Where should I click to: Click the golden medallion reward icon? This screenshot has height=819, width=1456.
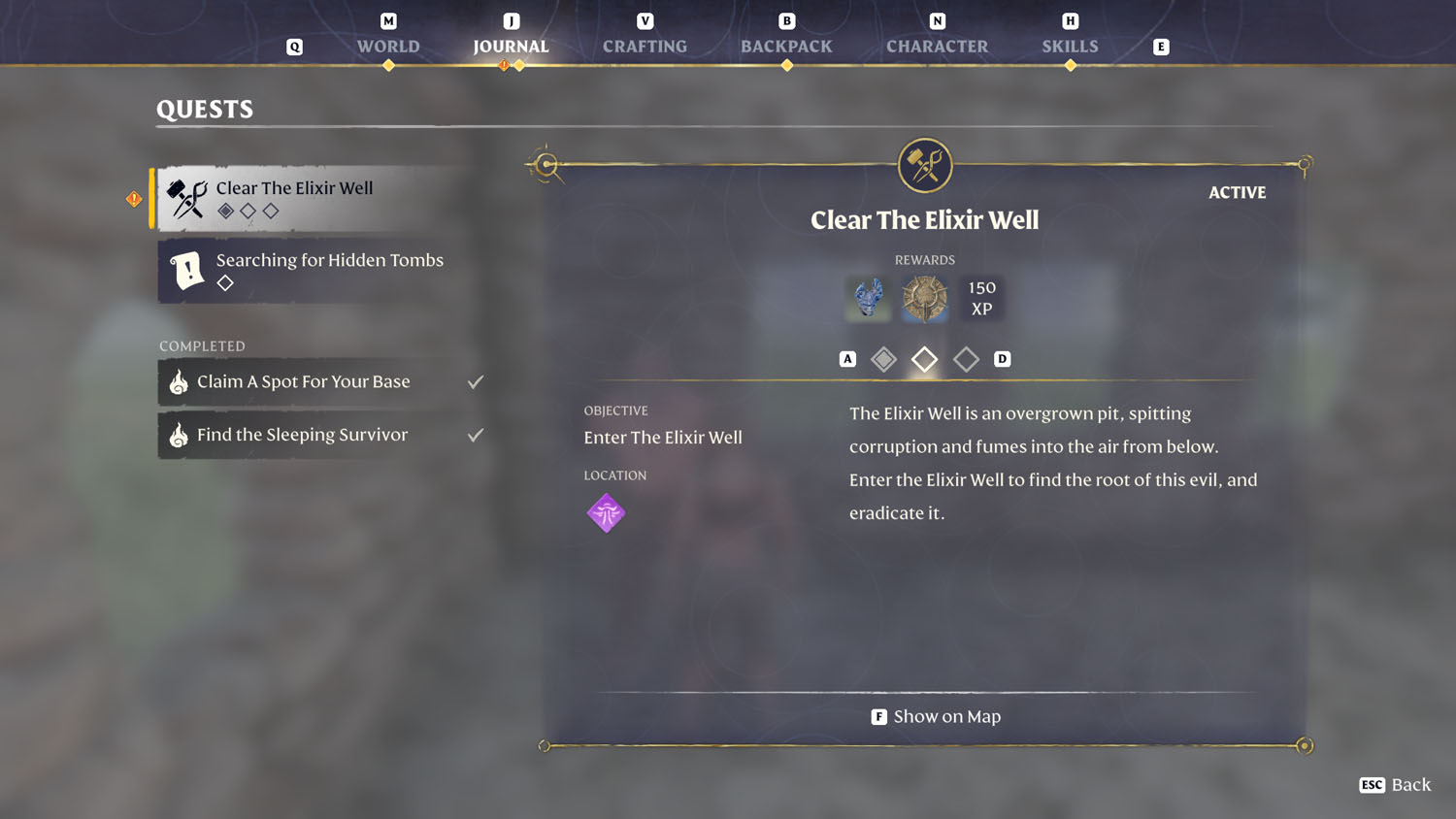924,298
